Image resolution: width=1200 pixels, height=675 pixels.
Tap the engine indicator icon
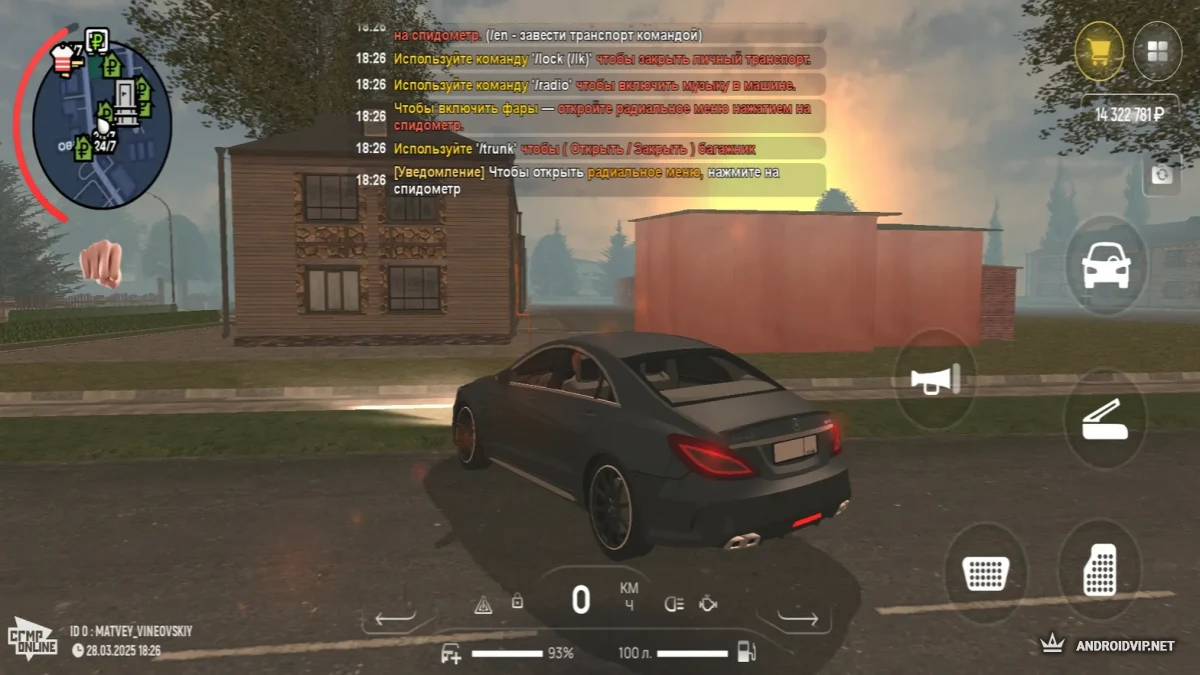click(x=708, y=603)
